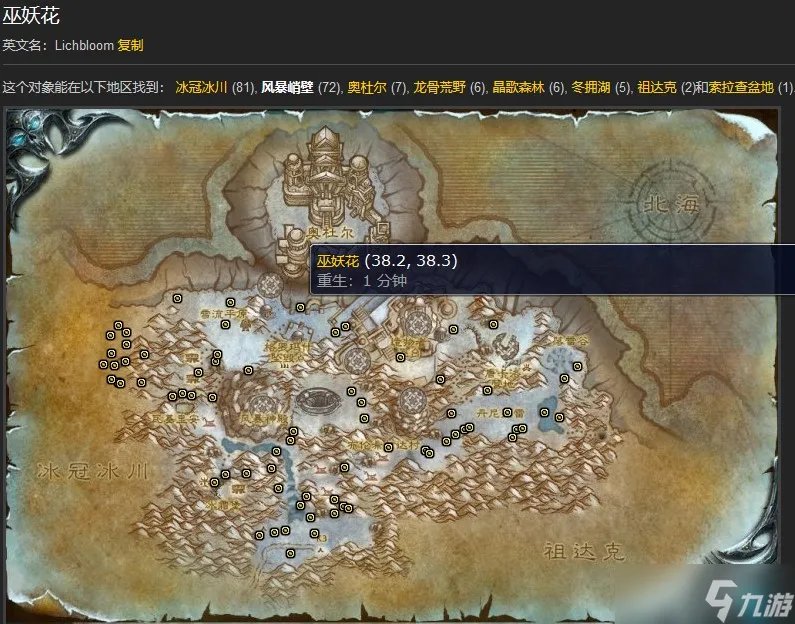Show the 奥杜尔 zone map
Viewport: 795px width, 624px height.
[367, 87]
